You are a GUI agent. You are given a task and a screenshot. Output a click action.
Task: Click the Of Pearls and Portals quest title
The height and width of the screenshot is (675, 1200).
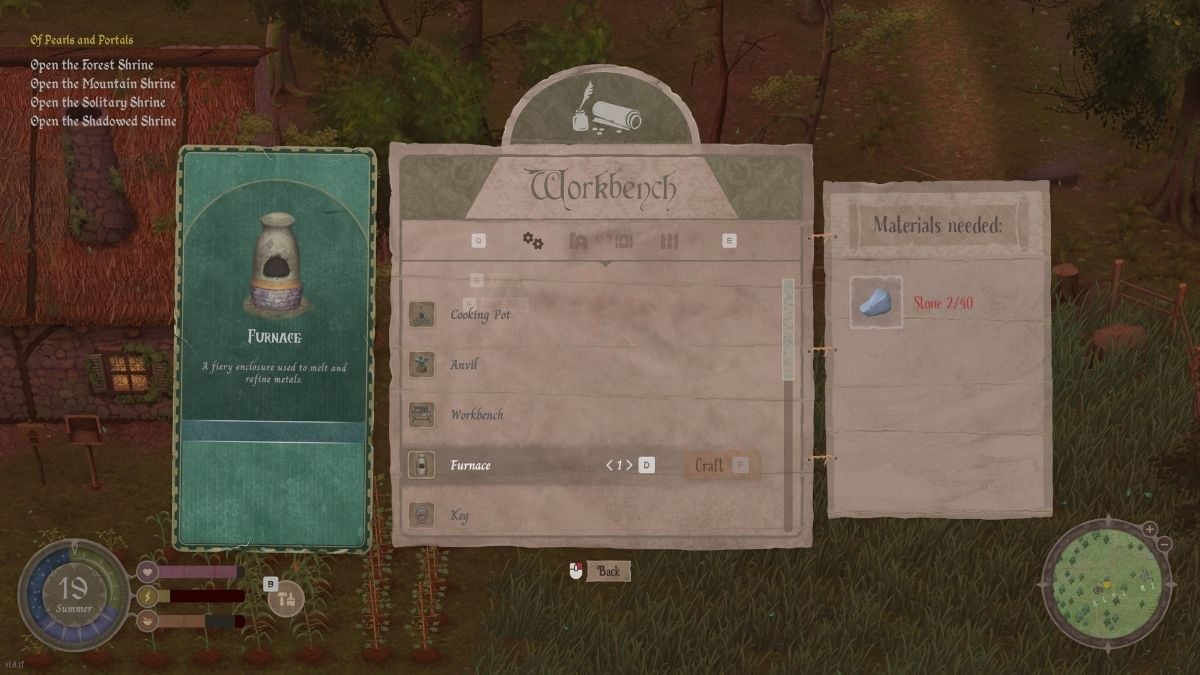(x=82, y=40)
